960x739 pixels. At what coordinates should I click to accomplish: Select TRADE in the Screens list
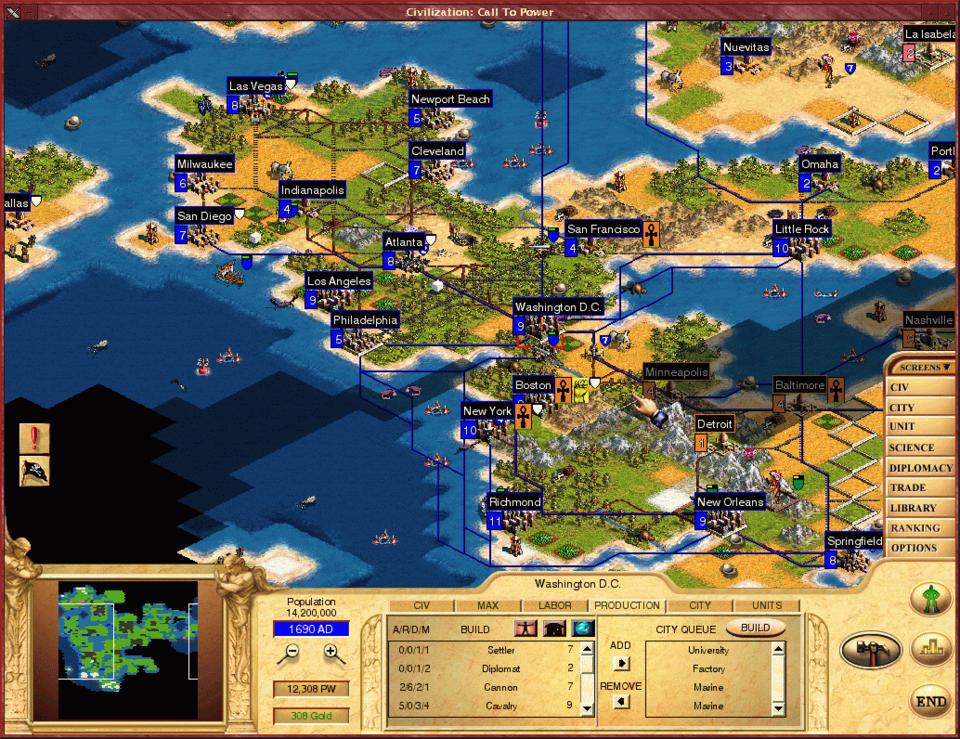(908, 488)
